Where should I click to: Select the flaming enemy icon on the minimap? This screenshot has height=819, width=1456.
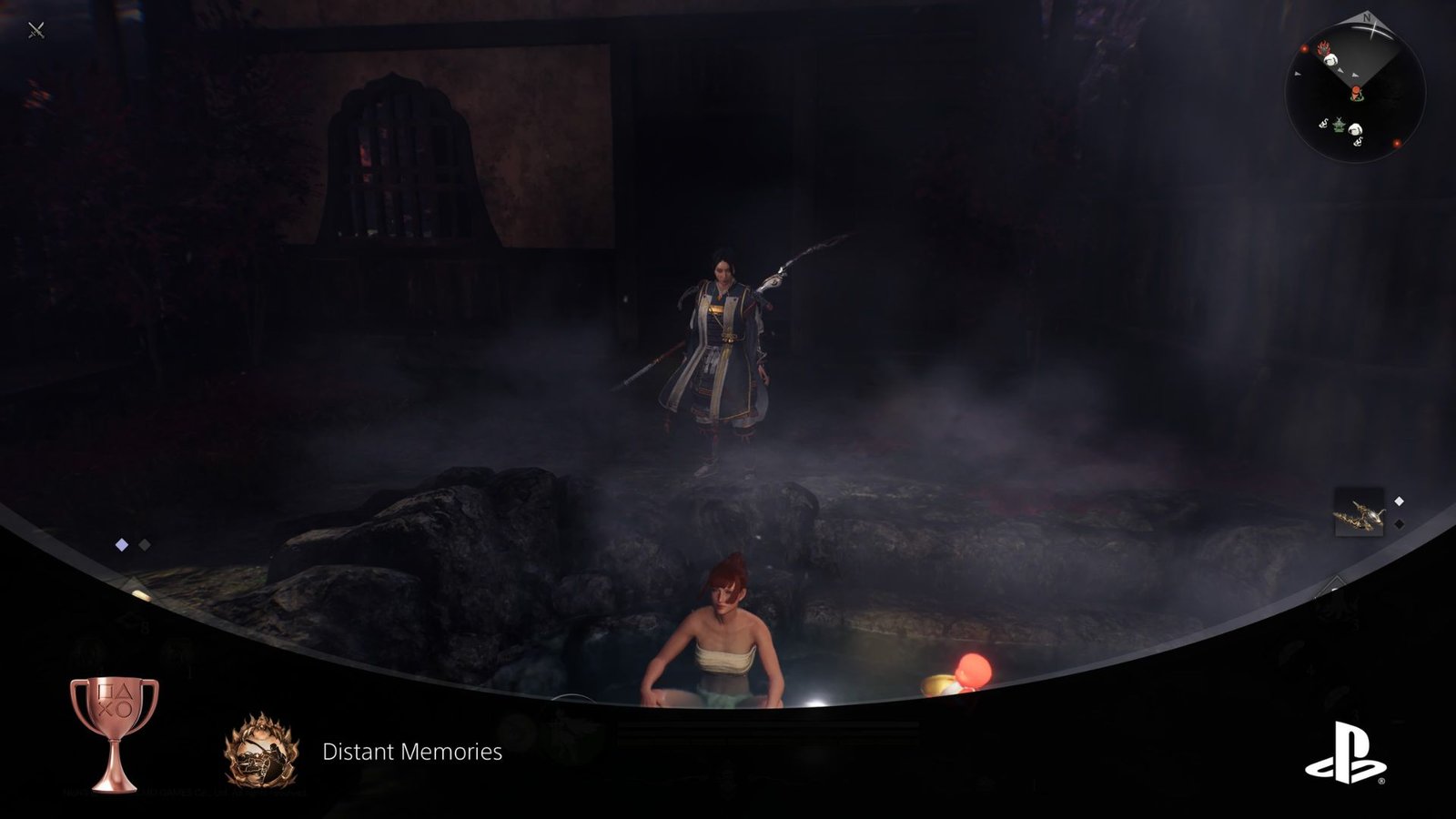tap(1322, 48)
